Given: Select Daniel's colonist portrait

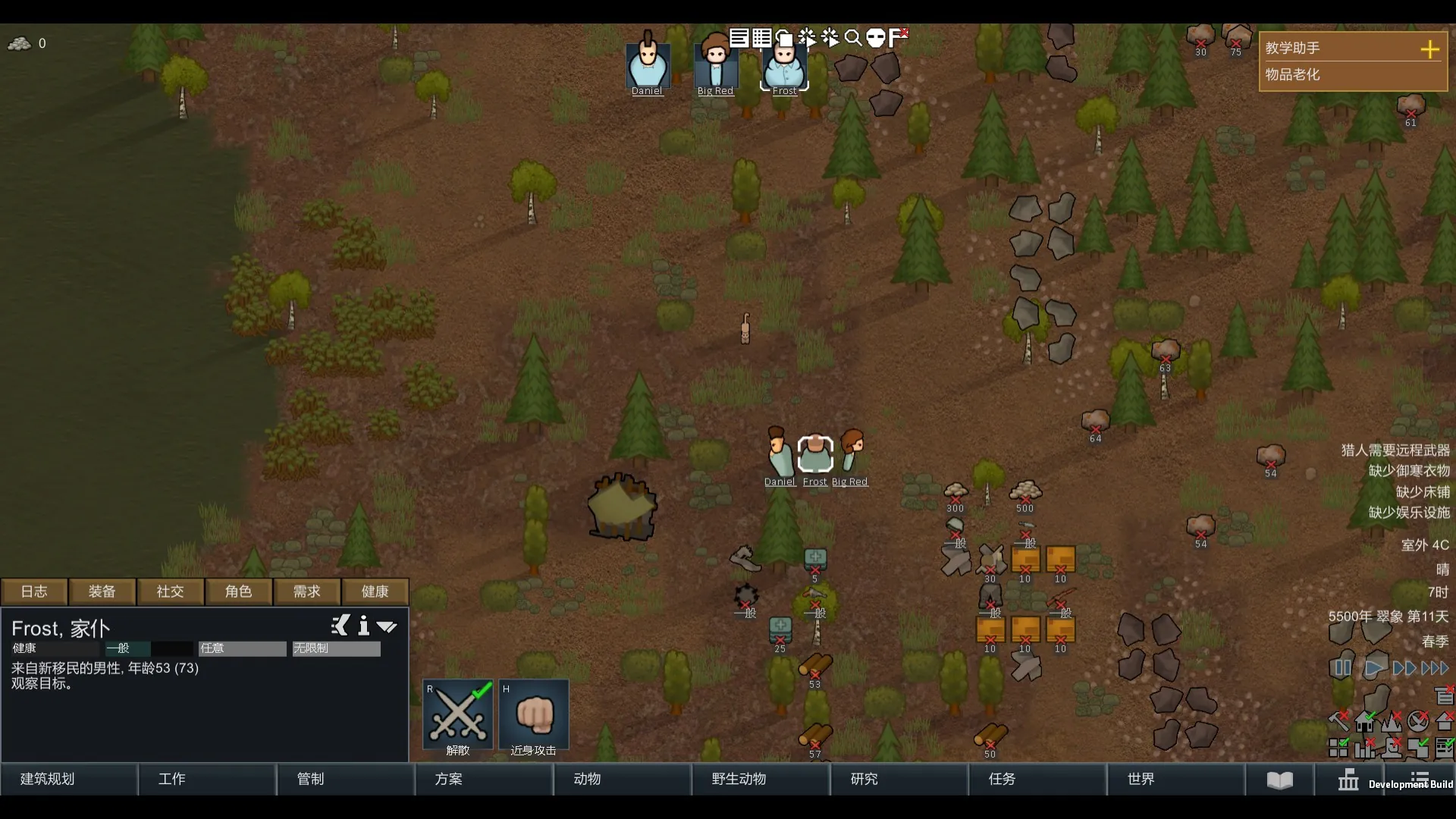Looking at the screenshot, I should (x=648, y=66).
